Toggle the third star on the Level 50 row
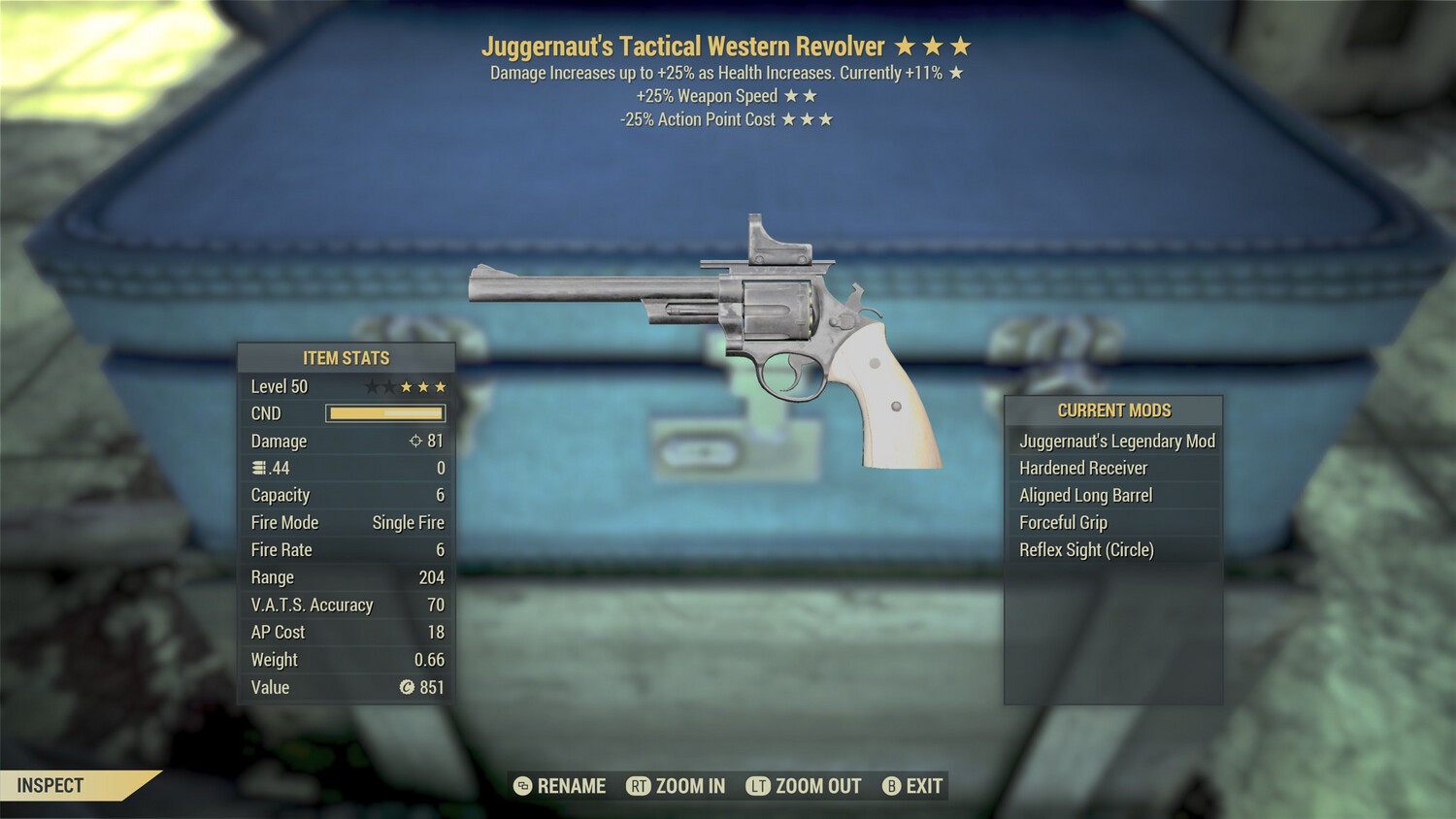Viewport: 1456px width, 819px height. pos(406,385)
